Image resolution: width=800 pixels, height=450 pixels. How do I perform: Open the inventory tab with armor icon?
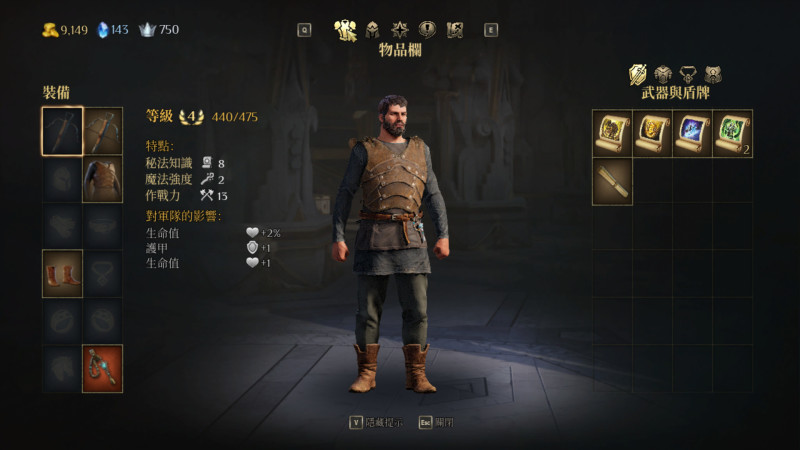click(x=347, y=29)
